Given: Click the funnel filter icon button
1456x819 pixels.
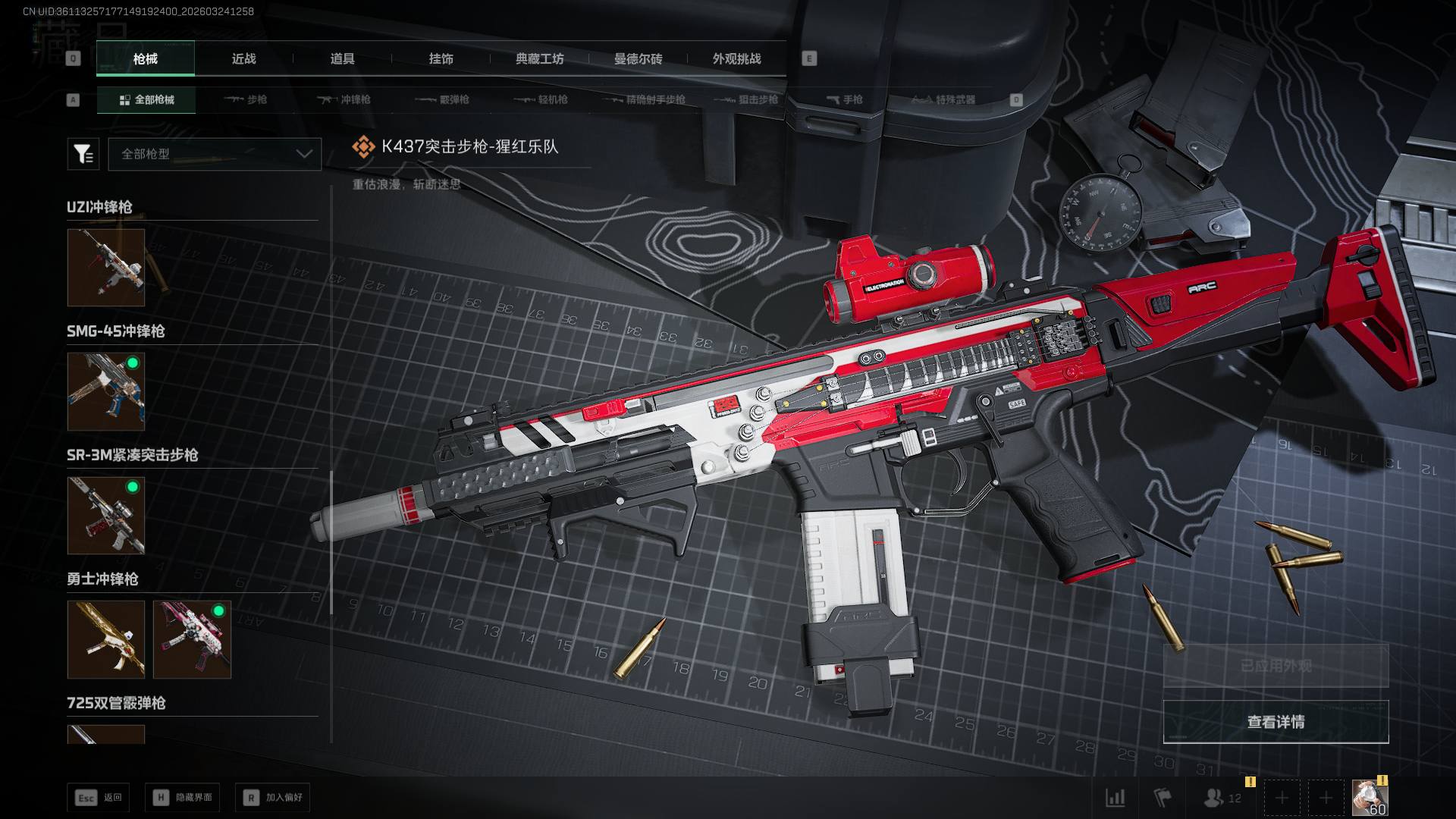Looking at the screenshot, I should (x=83, y=154).
